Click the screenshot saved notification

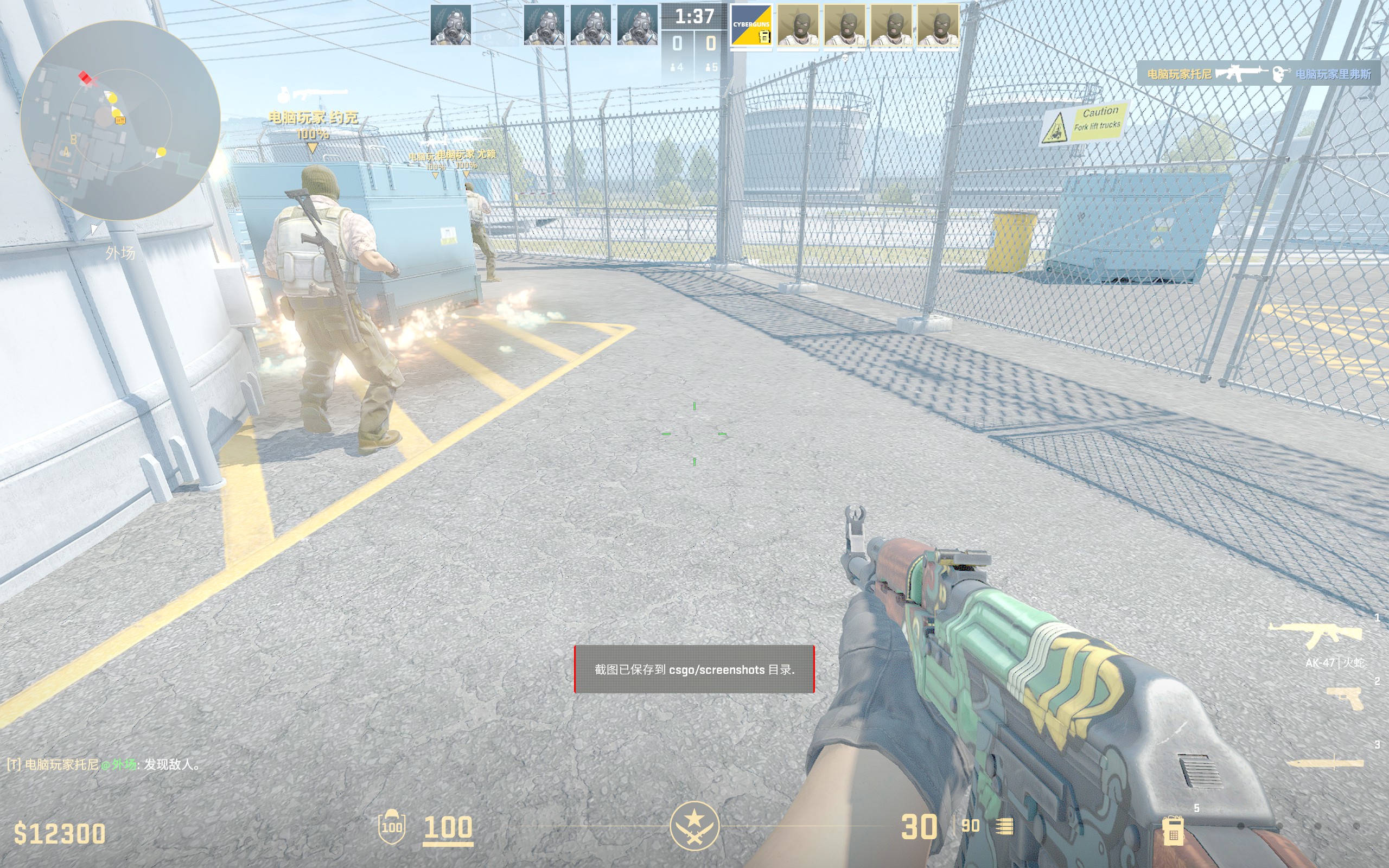click(694, 669)
